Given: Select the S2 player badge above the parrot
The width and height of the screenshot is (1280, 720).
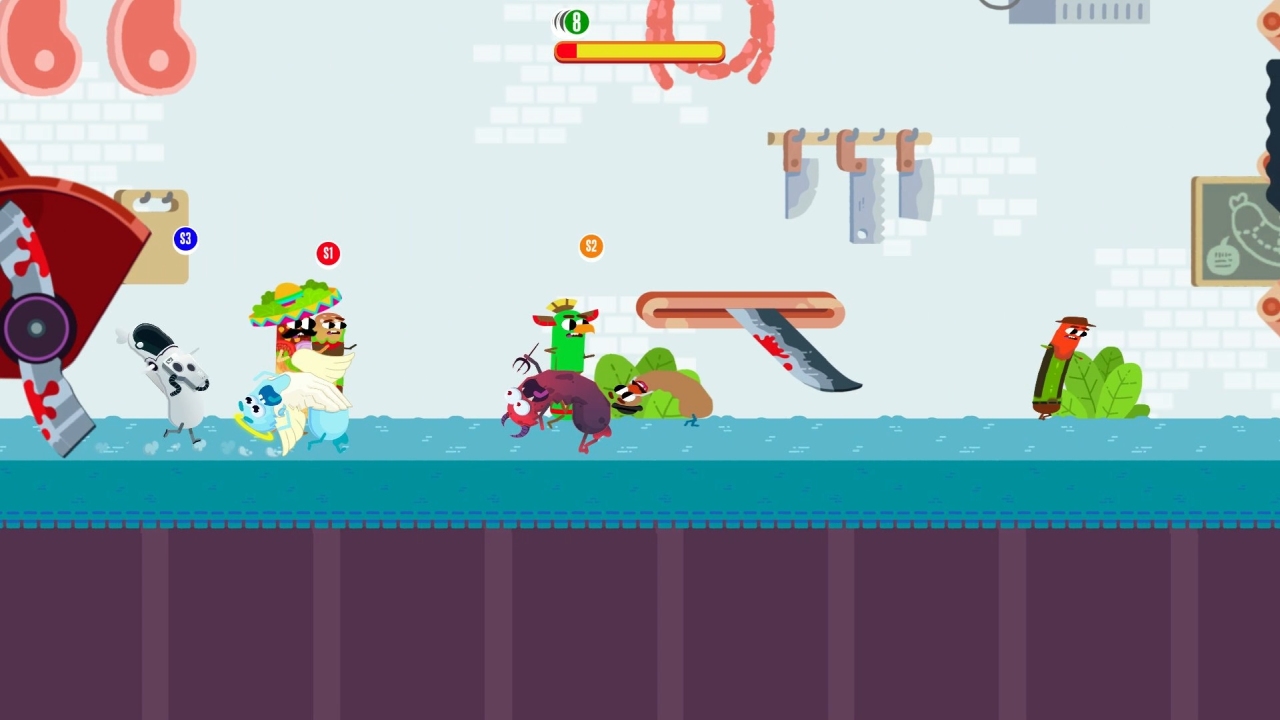Looking at the screenshot, I should (x=590, y=246).
